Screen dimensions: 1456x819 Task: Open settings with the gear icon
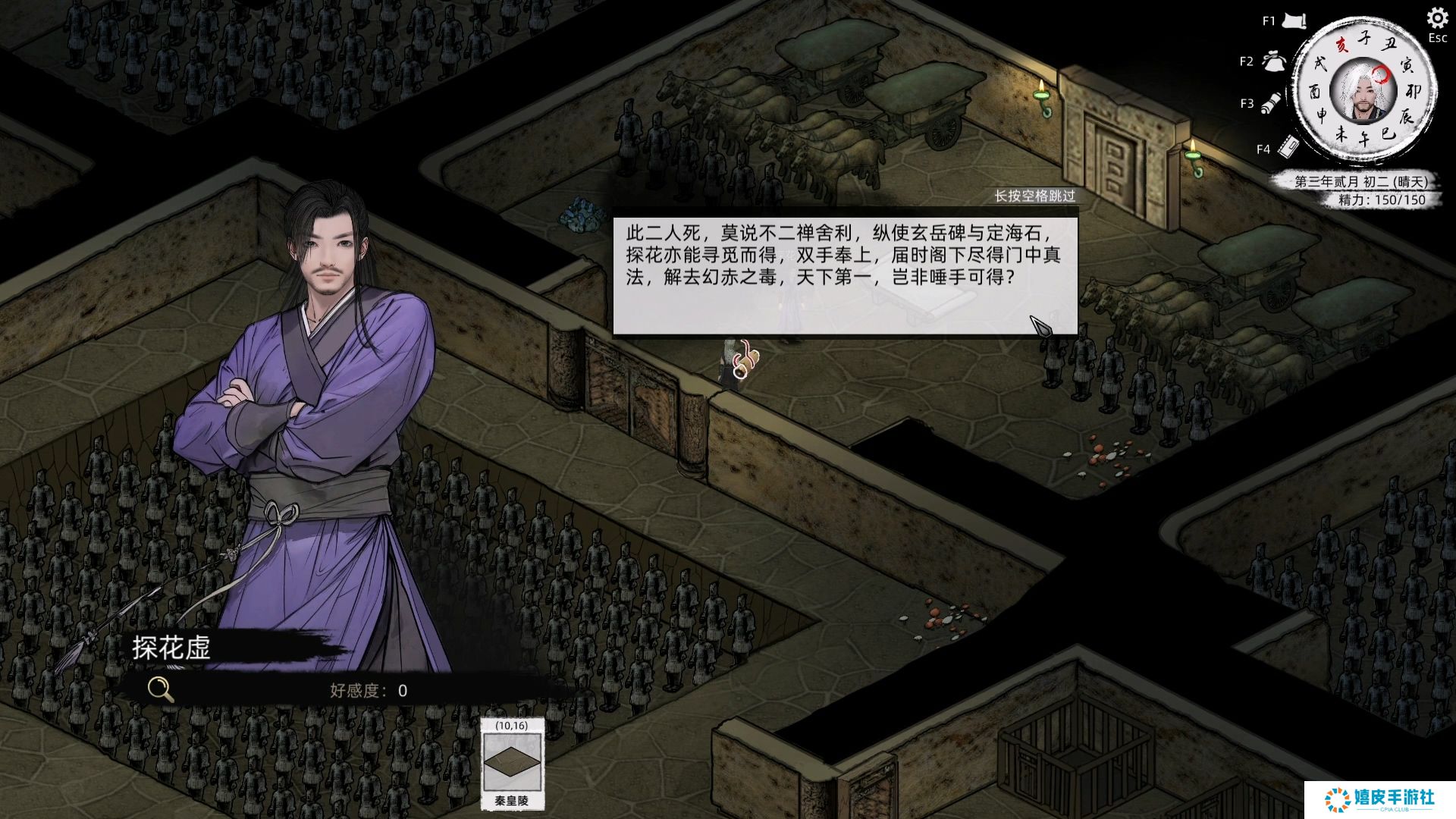click(x=1437, y=18)
